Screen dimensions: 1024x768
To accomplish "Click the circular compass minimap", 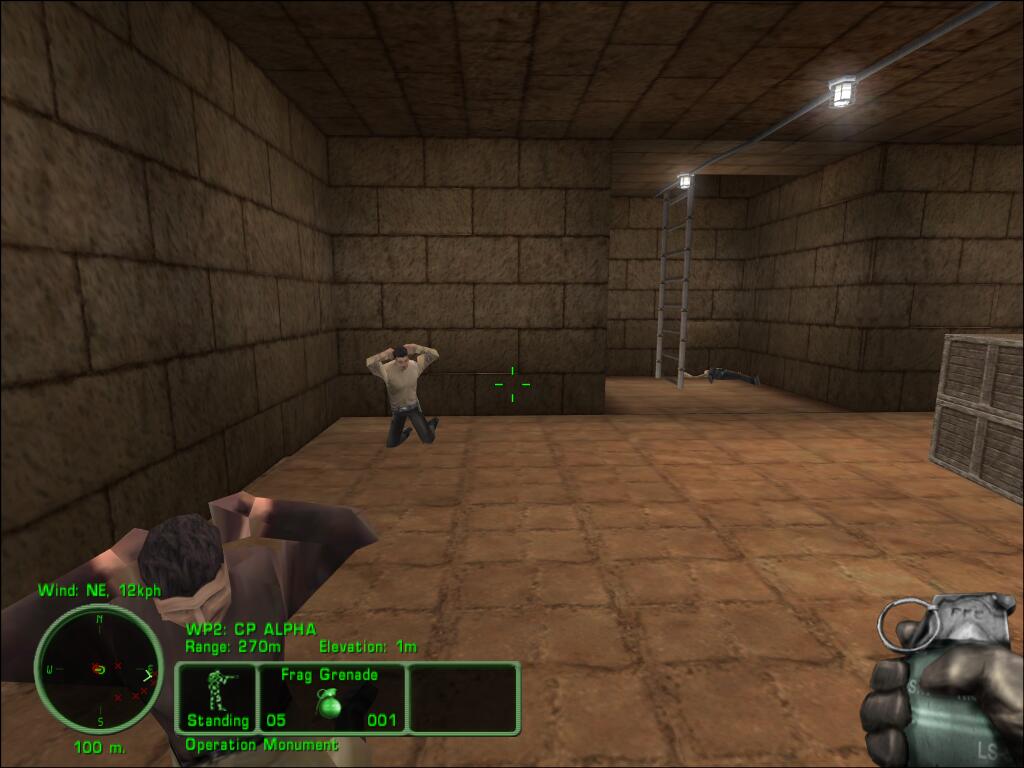I will point(99,669).
